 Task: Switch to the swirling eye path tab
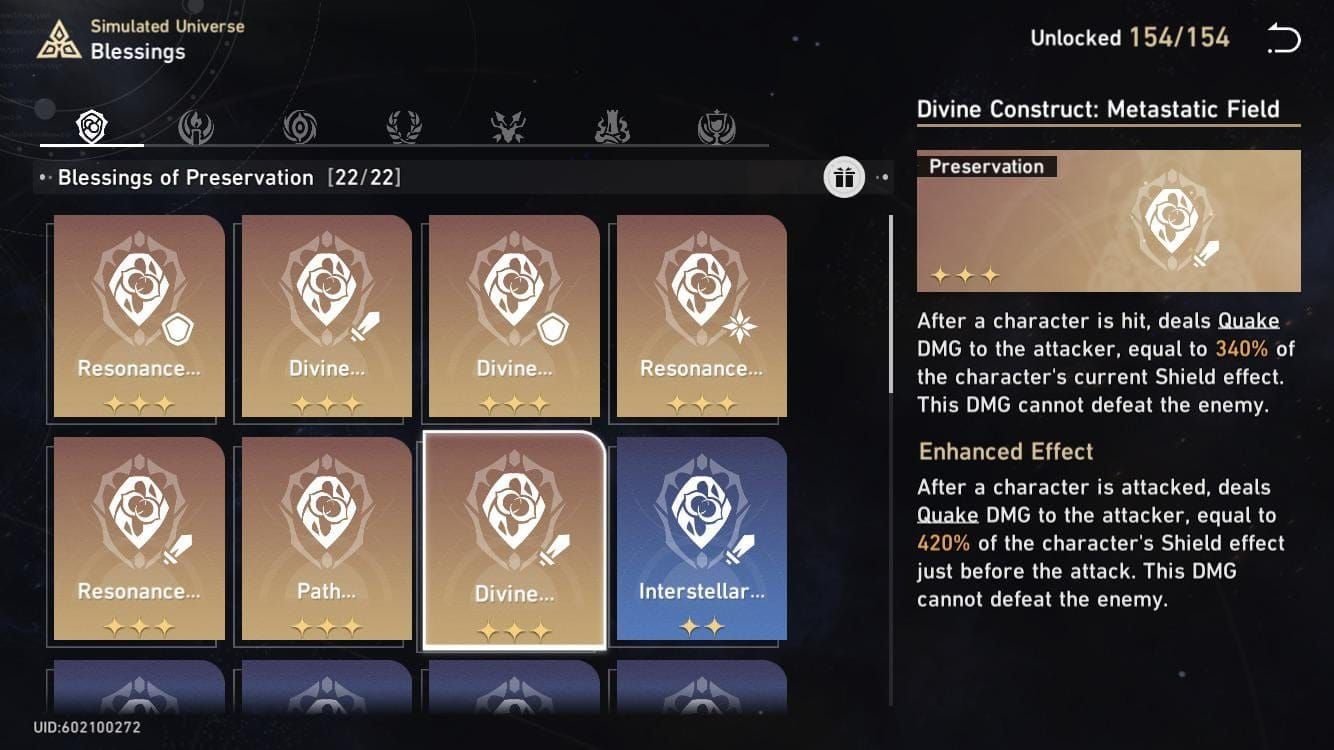(300, 127)
